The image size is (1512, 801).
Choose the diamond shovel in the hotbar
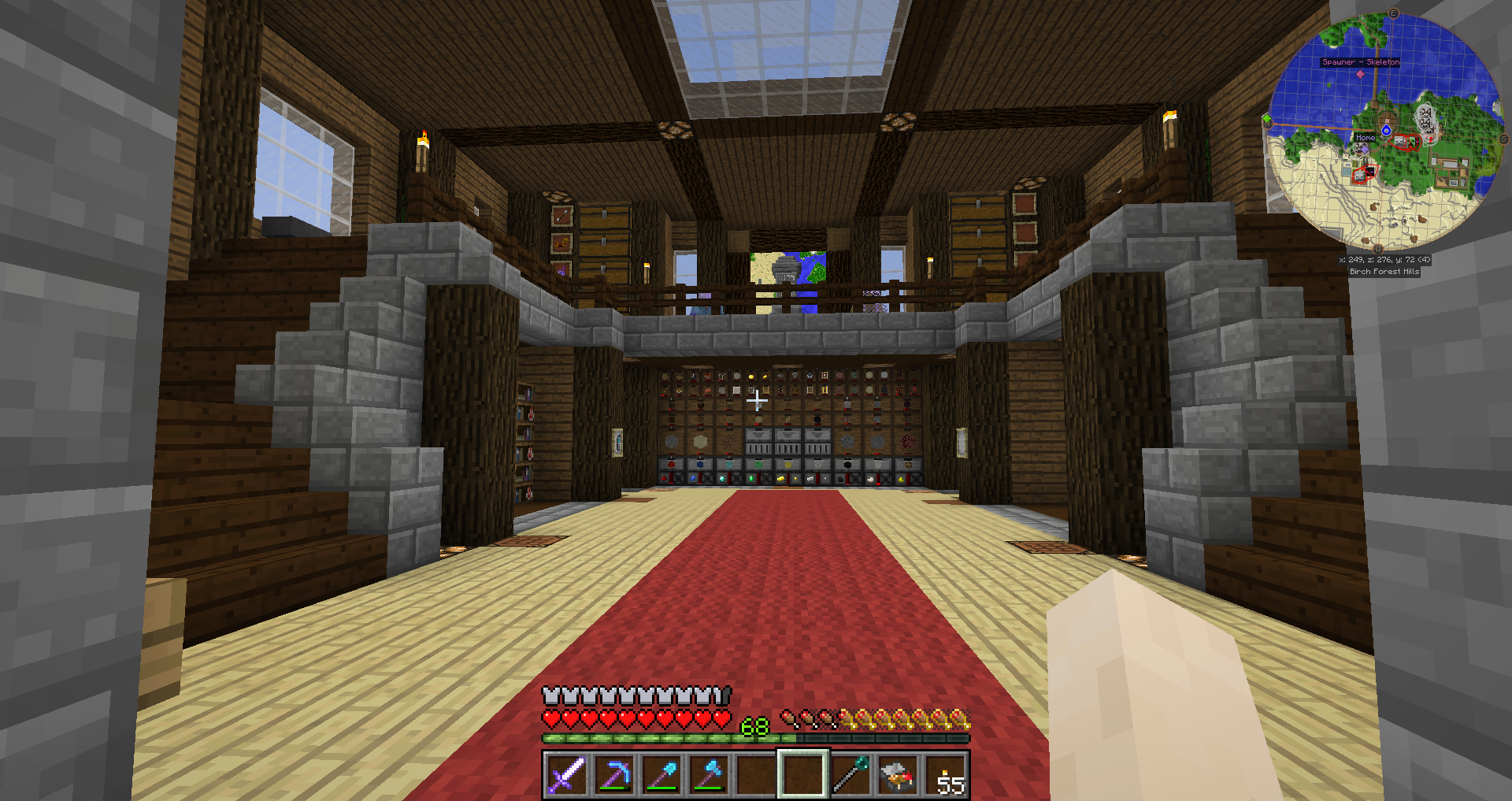tap(661, 774)
